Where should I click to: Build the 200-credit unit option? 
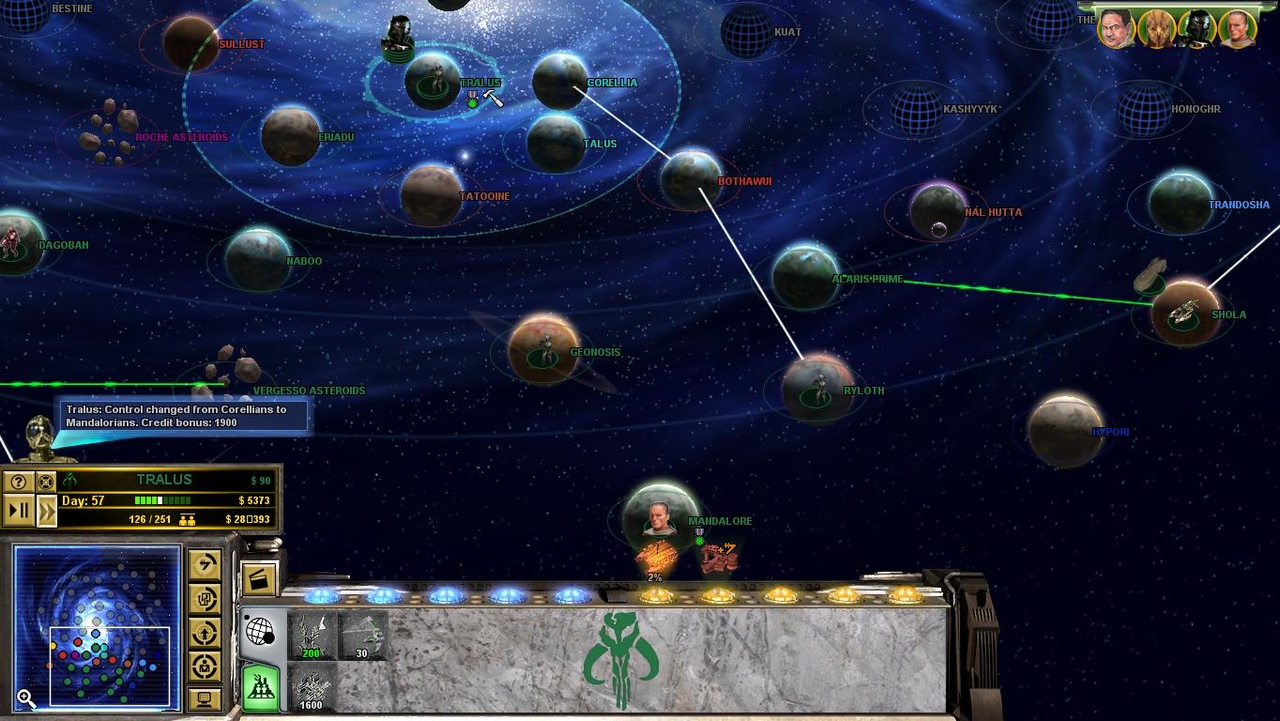(x=311, y=636)
